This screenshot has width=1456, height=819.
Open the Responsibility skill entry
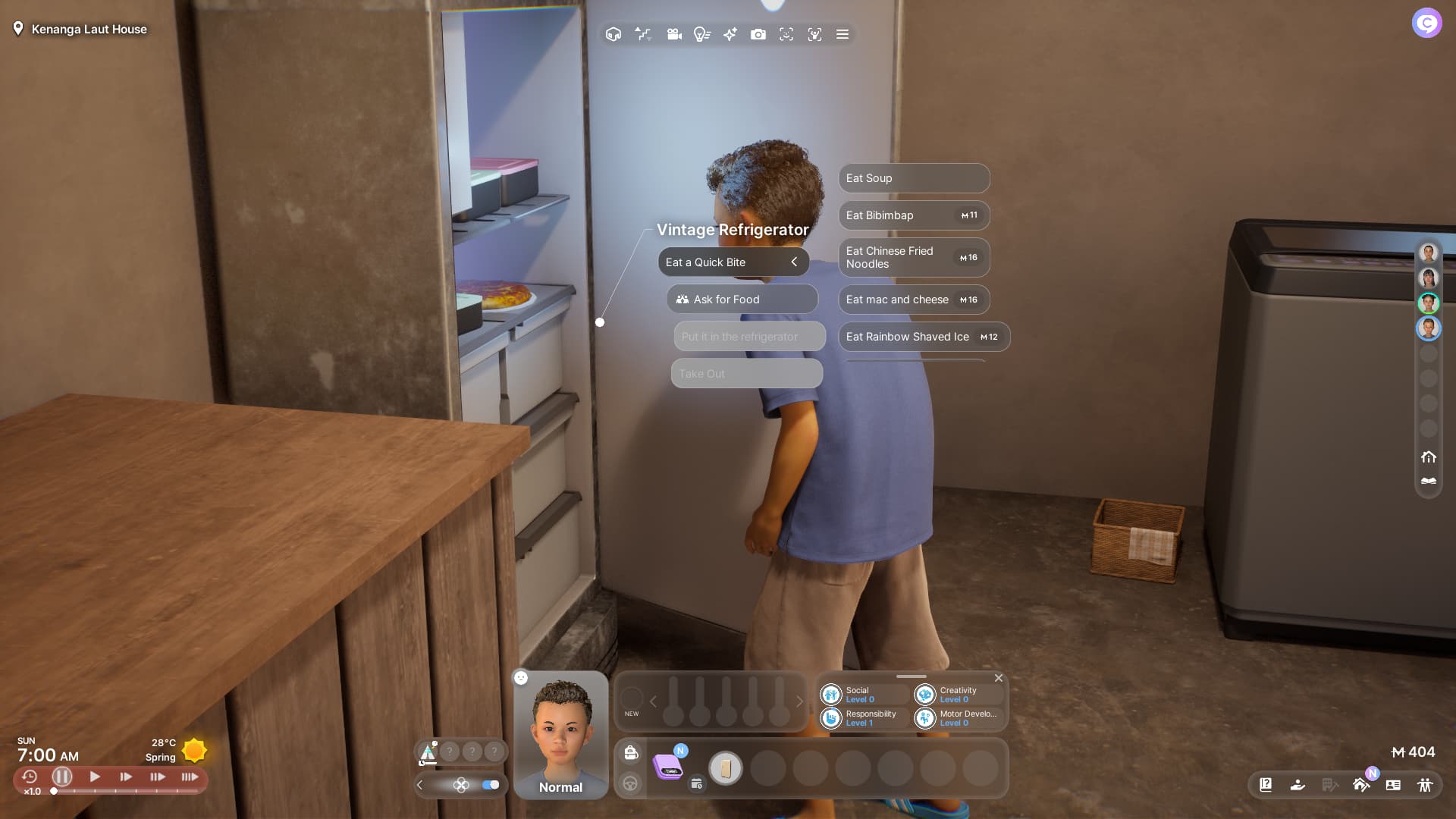coord(864,718)
